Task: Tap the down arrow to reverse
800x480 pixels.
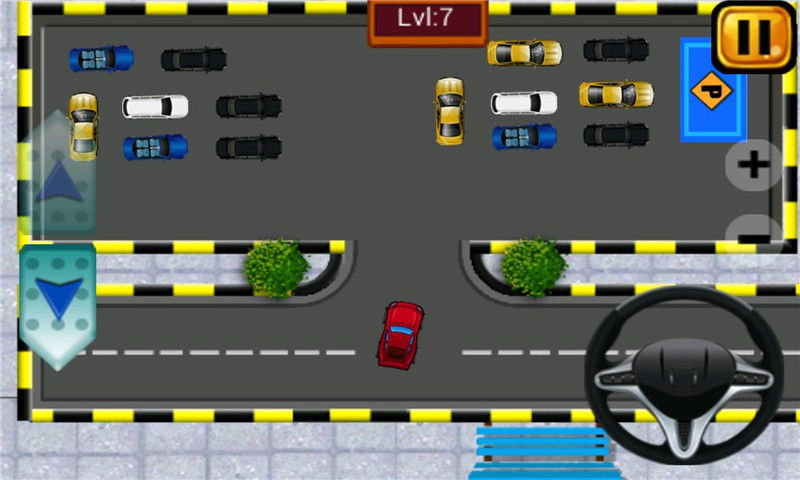Action: pos(58,299)
